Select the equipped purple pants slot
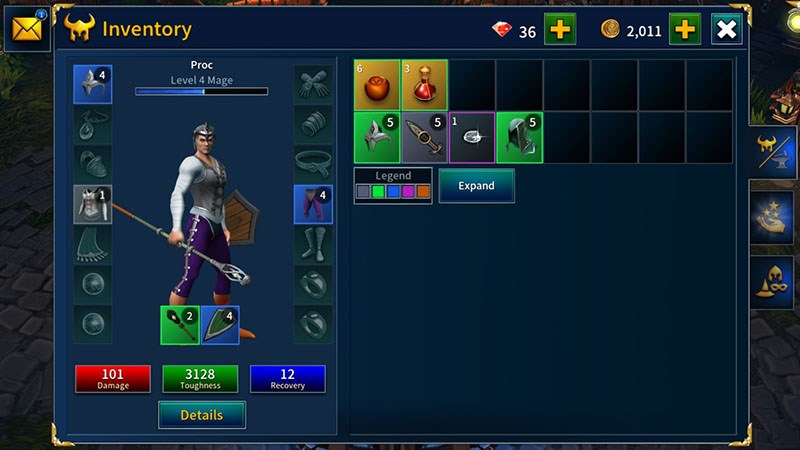 (313, 204)
